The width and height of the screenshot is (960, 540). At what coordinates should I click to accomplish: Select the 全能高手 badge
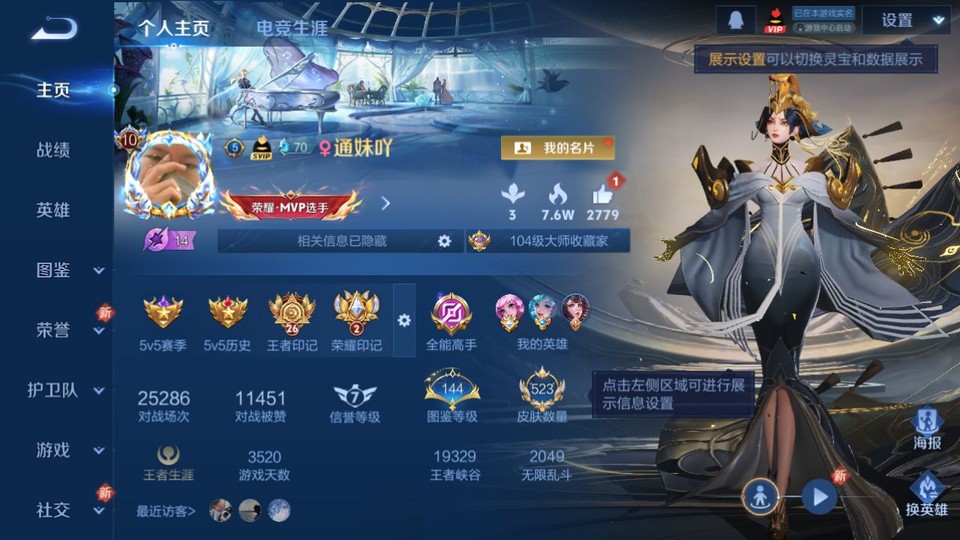[451, 313]
